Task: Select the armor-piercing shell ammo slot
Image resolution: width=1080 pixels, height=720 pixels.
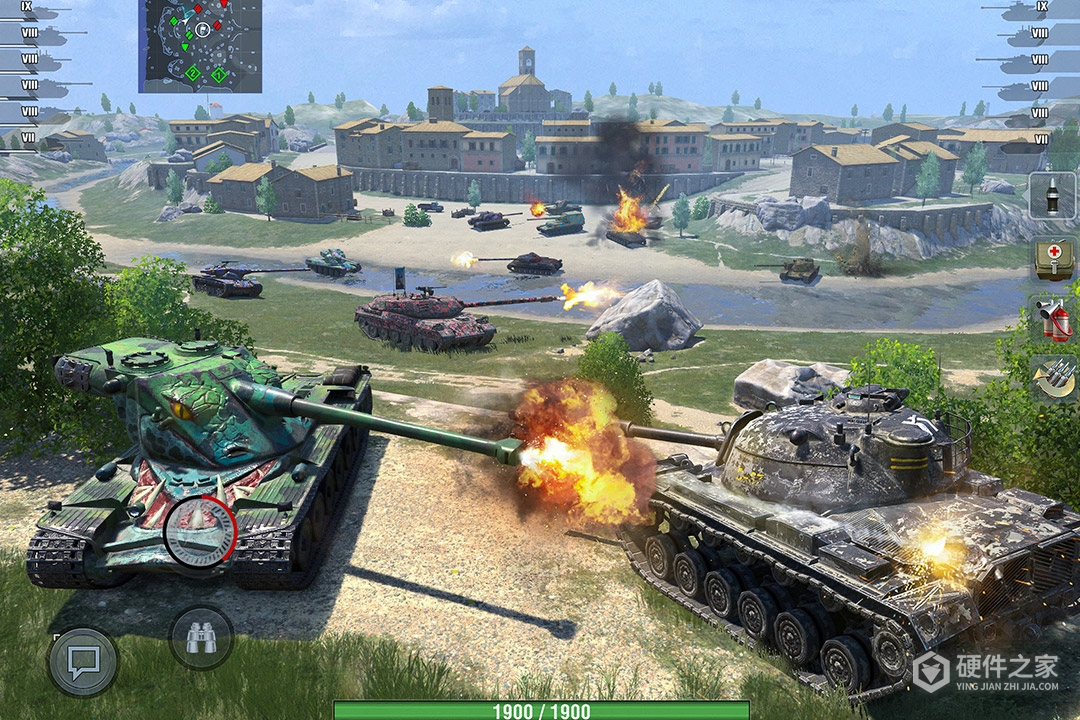Action: coord(1053,196)
